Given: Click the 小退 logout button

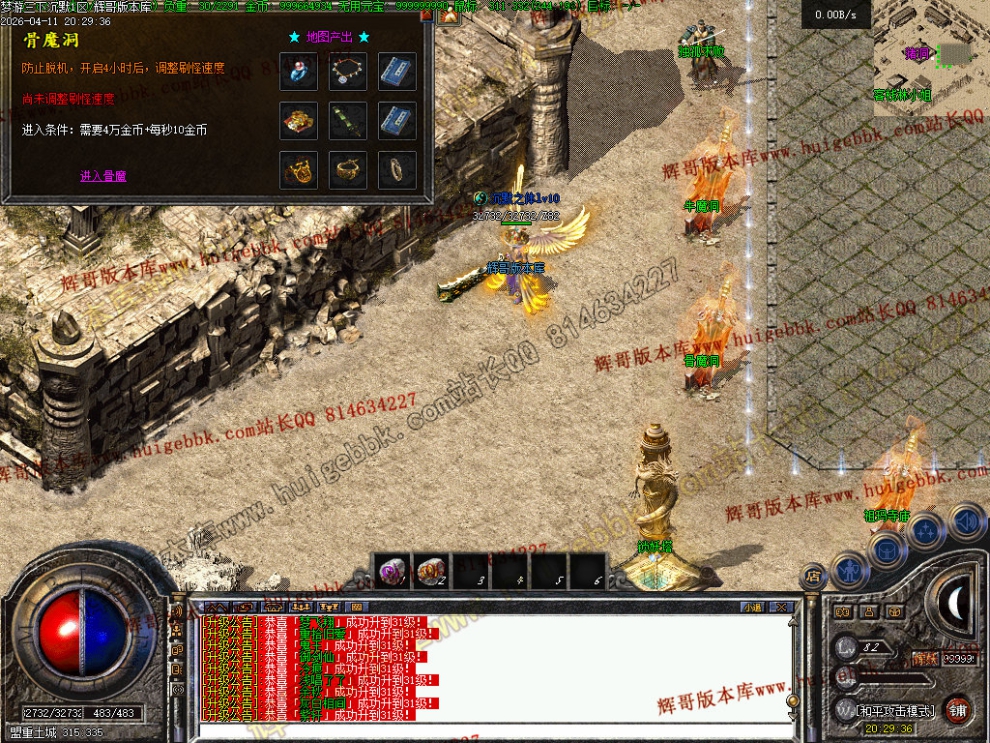Looking at the screenshot, I should pos(753,606).
